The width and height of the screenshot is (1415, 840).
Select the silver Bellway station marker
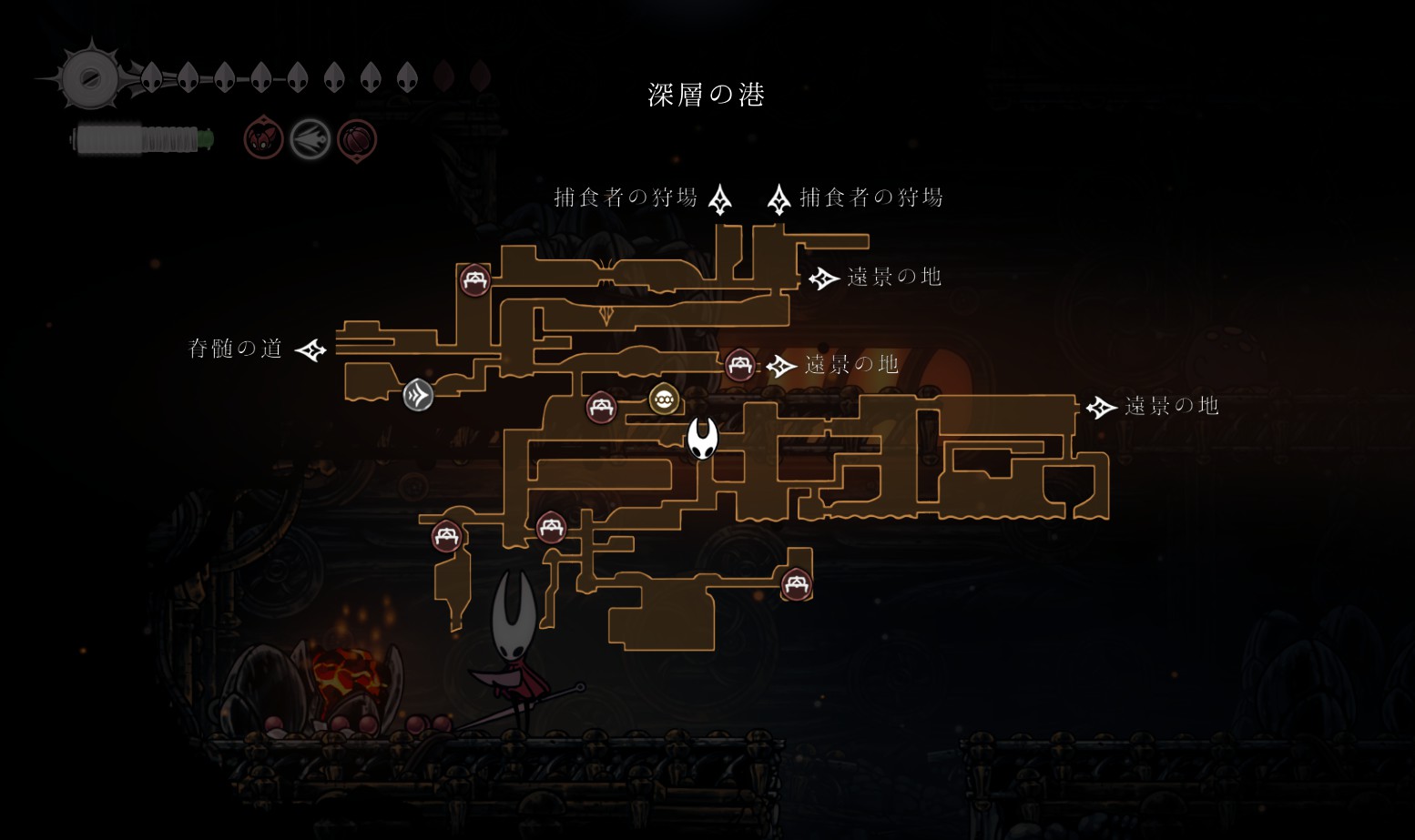[x=418, y=395]
